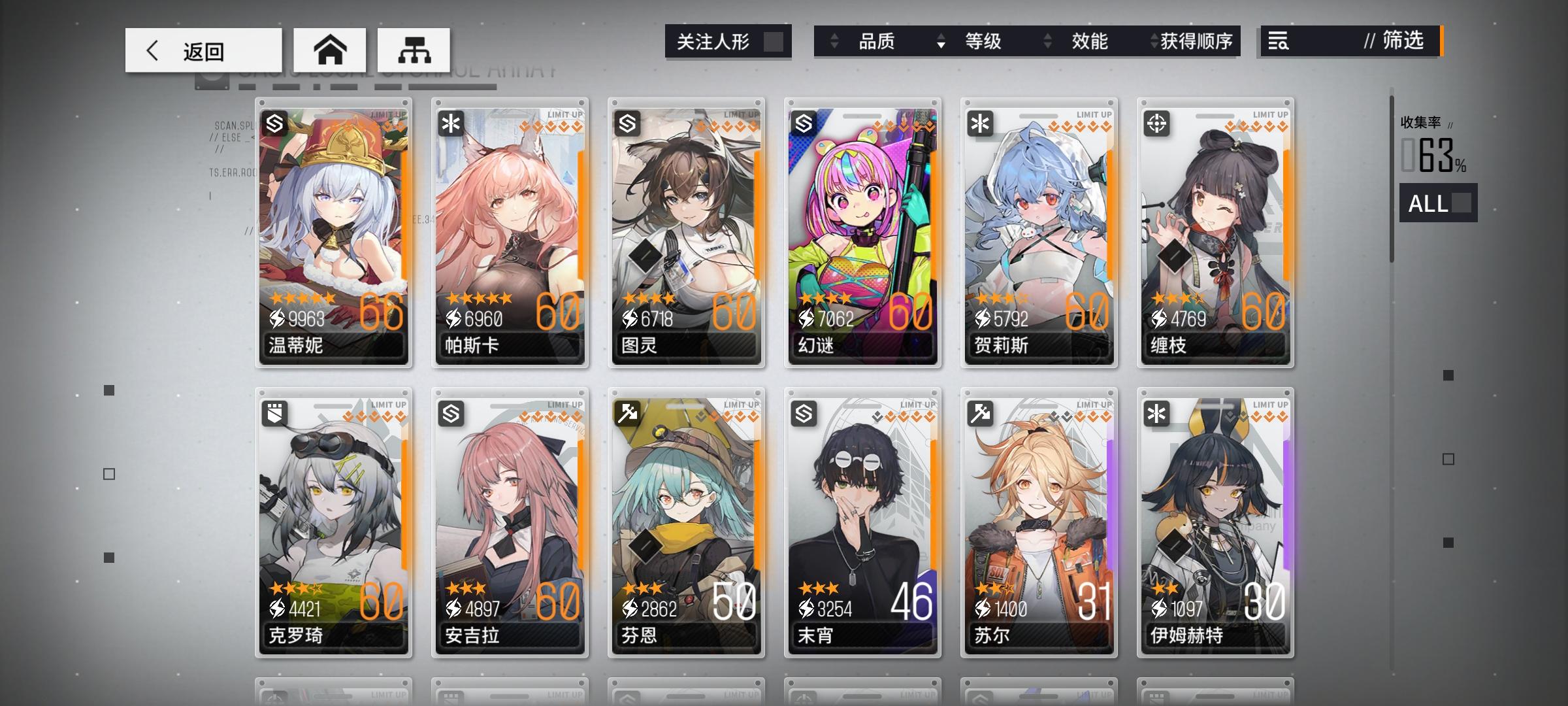This screenshot has height=706, width=1568.
Task: Select the shield class icon on 克罗琦's card
Action: coord(275,412)
